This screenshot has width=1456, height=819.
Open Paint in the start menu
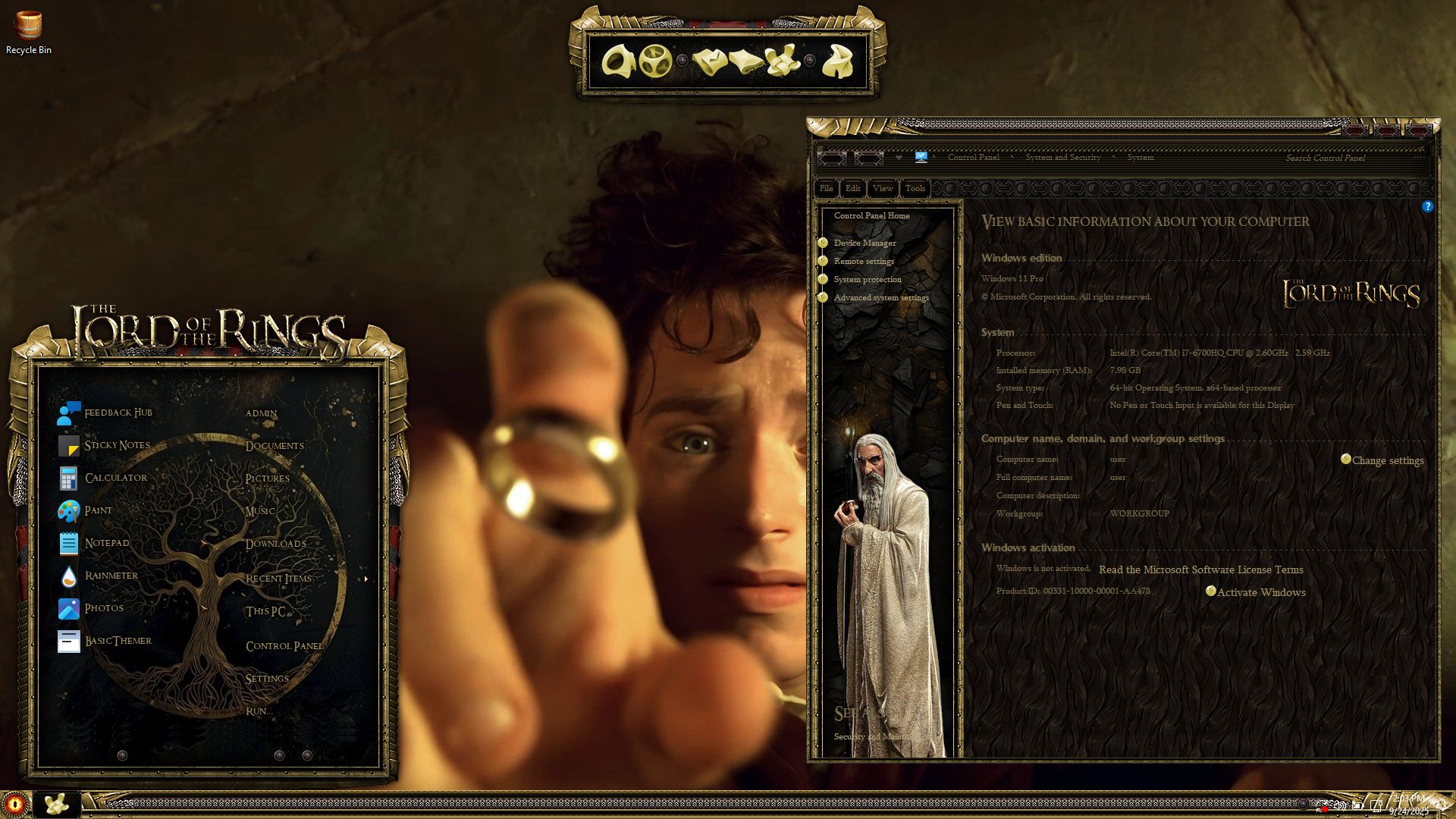click(x=98, y=510)
